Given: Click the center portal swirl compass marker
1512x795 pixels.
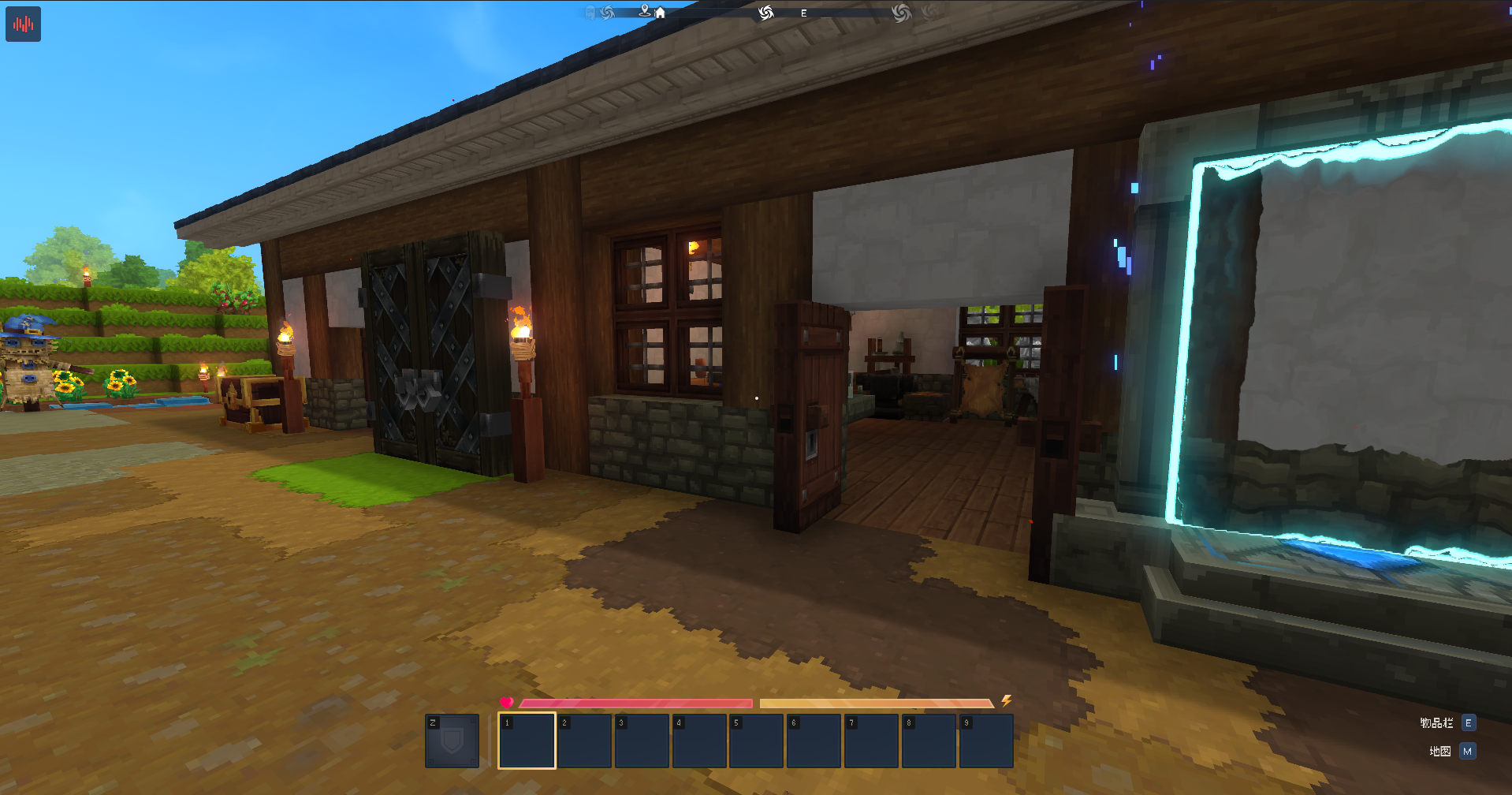Looking at the screenshot, I should pyautogui.click(x=765, y=13).
